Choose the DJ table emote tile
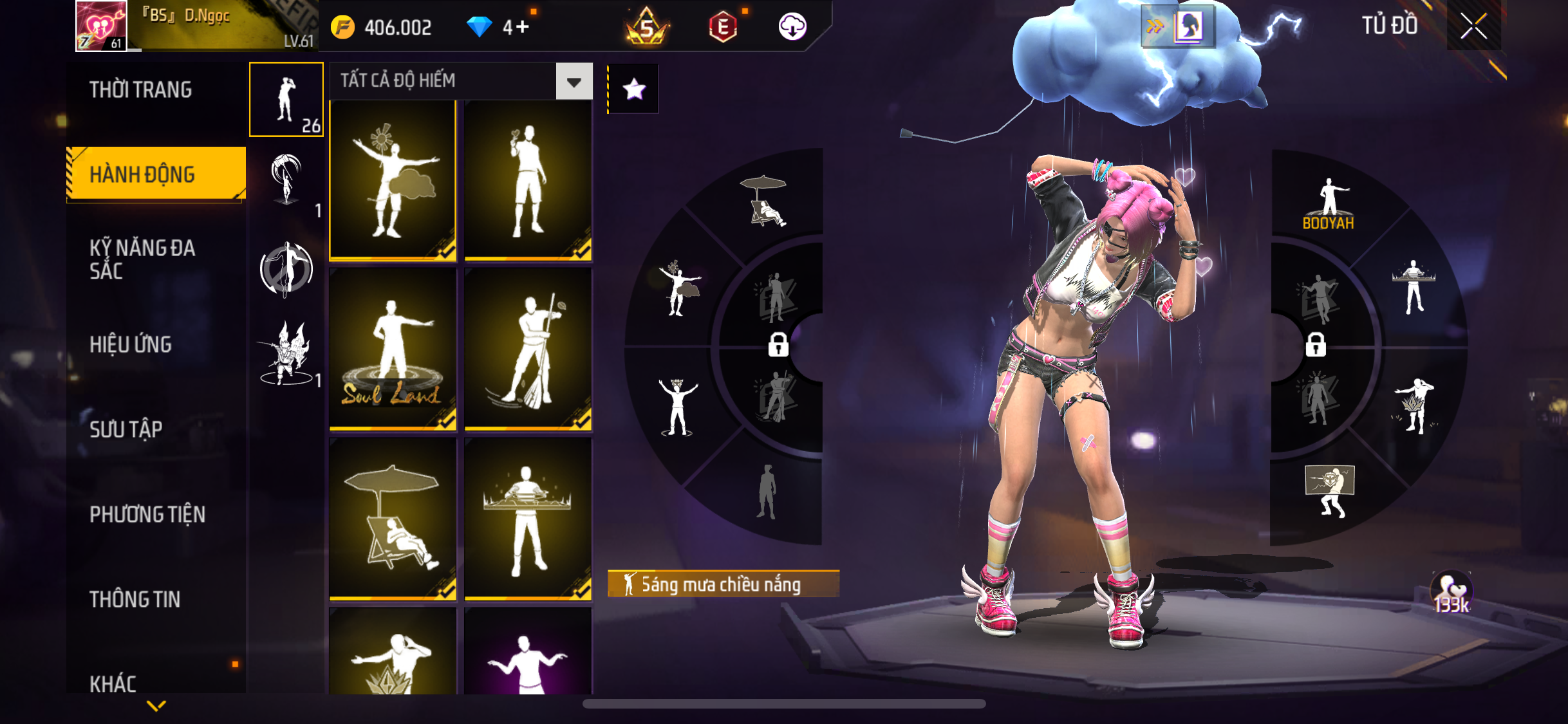Screen dimensions: 1568x724 click(x=528, y=519)
